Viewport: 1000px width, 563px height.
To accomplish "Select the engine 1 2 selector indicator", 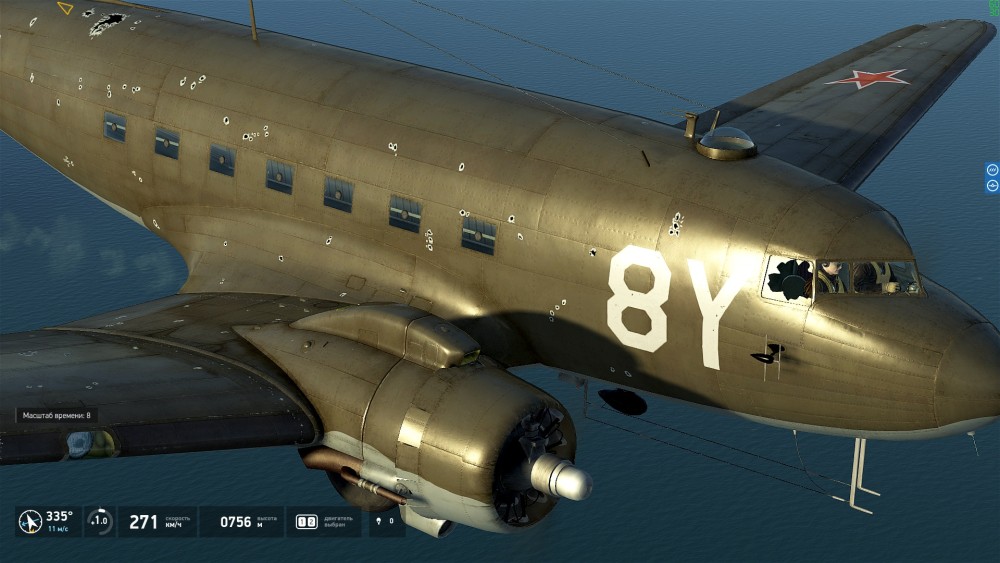I will [x=307, y=522].
